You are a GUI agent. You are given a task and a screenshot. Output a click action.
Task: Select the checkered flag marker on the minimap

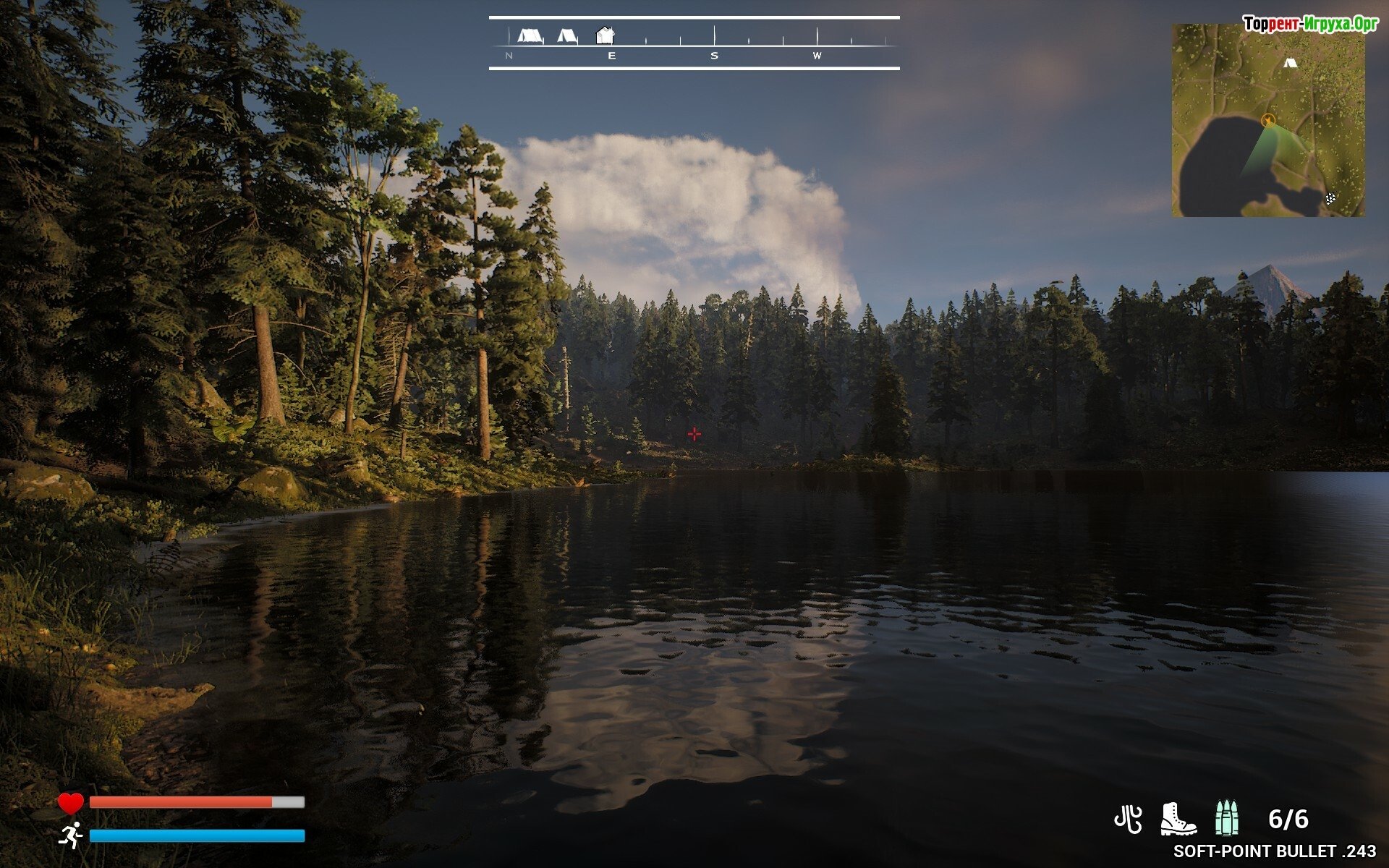1330,199
